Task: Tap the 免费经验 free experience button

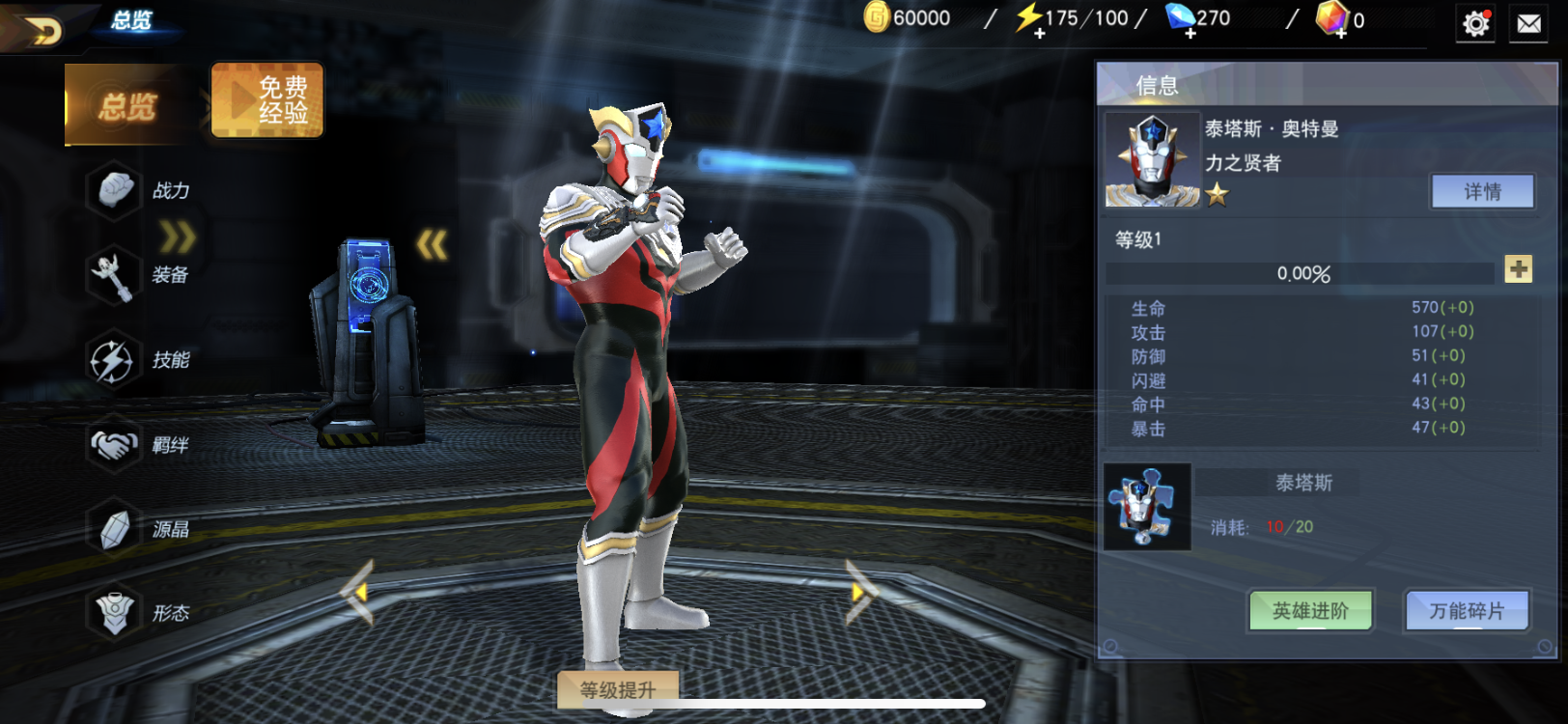Action: pyautogui.click(x=267, y=100)
